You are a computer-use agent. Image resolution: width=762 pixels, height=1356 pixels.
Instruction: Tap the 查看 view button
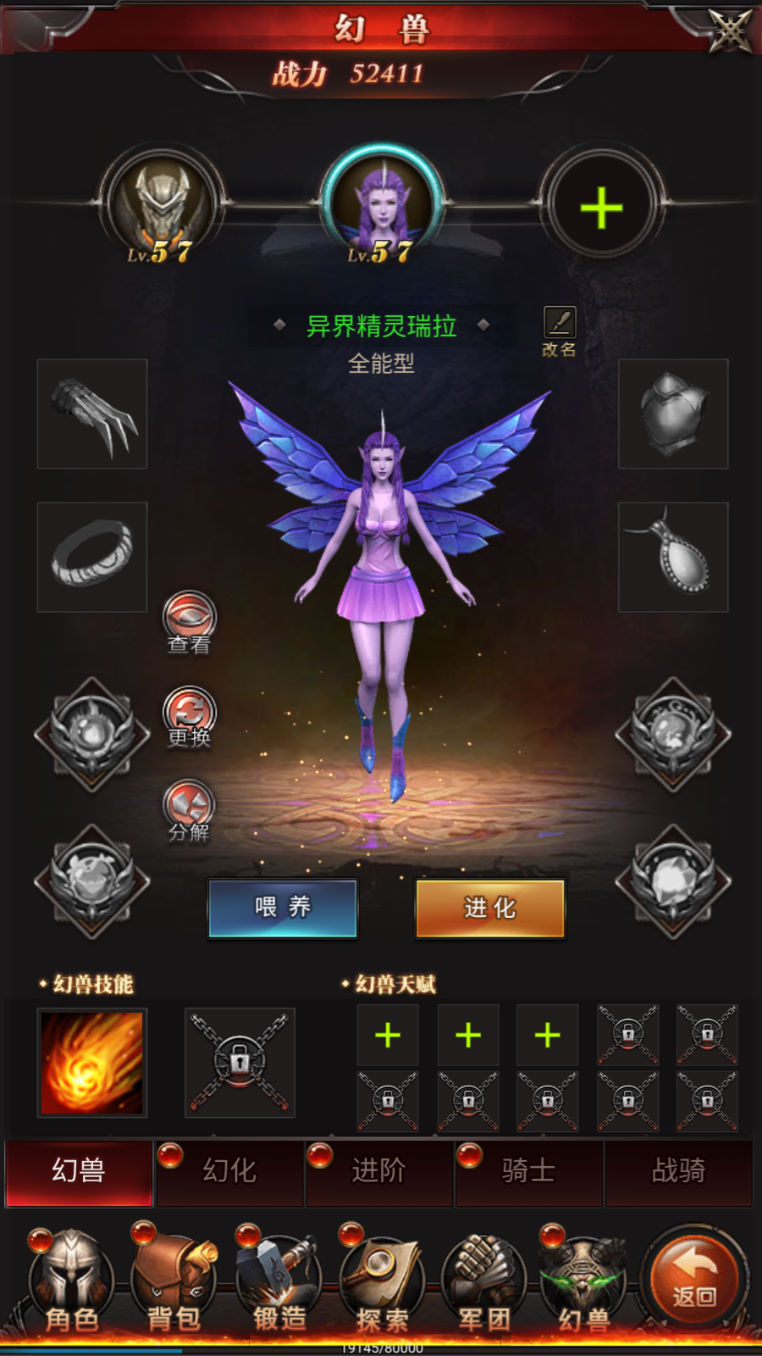pyautogui.click(x=189, y=623)
